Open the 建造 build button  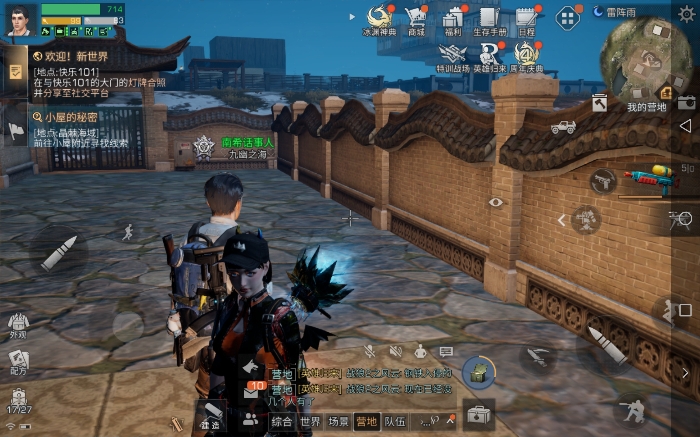coord(210,415)
